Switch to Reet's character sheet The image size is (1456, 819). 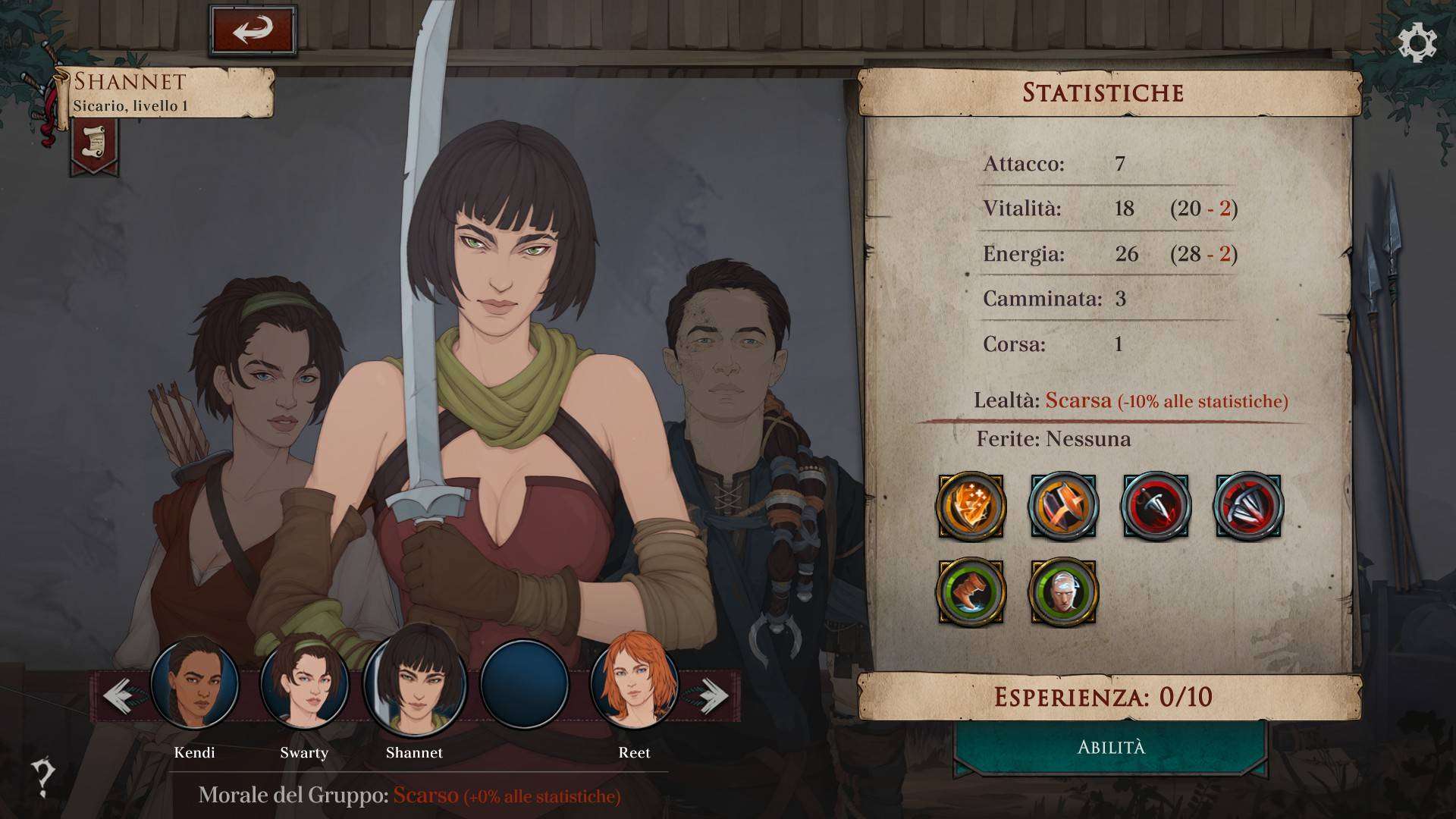(x=634, y=684)
